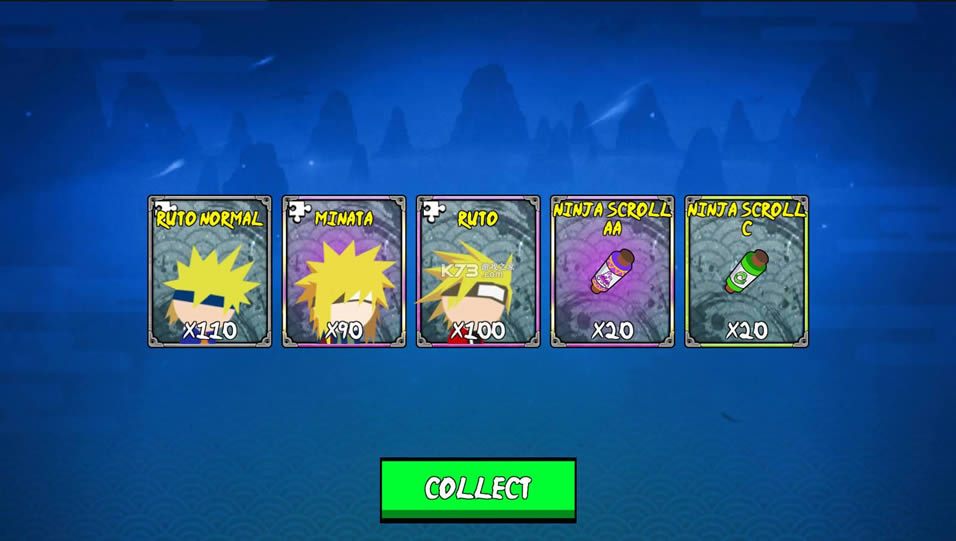Pick the green Ninja Scroll C card
This screenshot has width=956, height=541.
[x=746, y=272]
